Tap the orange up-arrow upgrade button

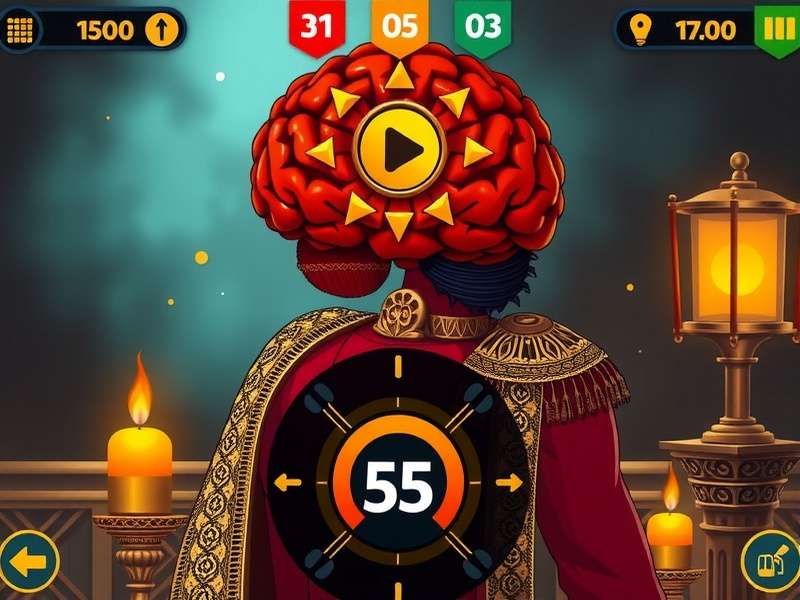click(160, 29)
